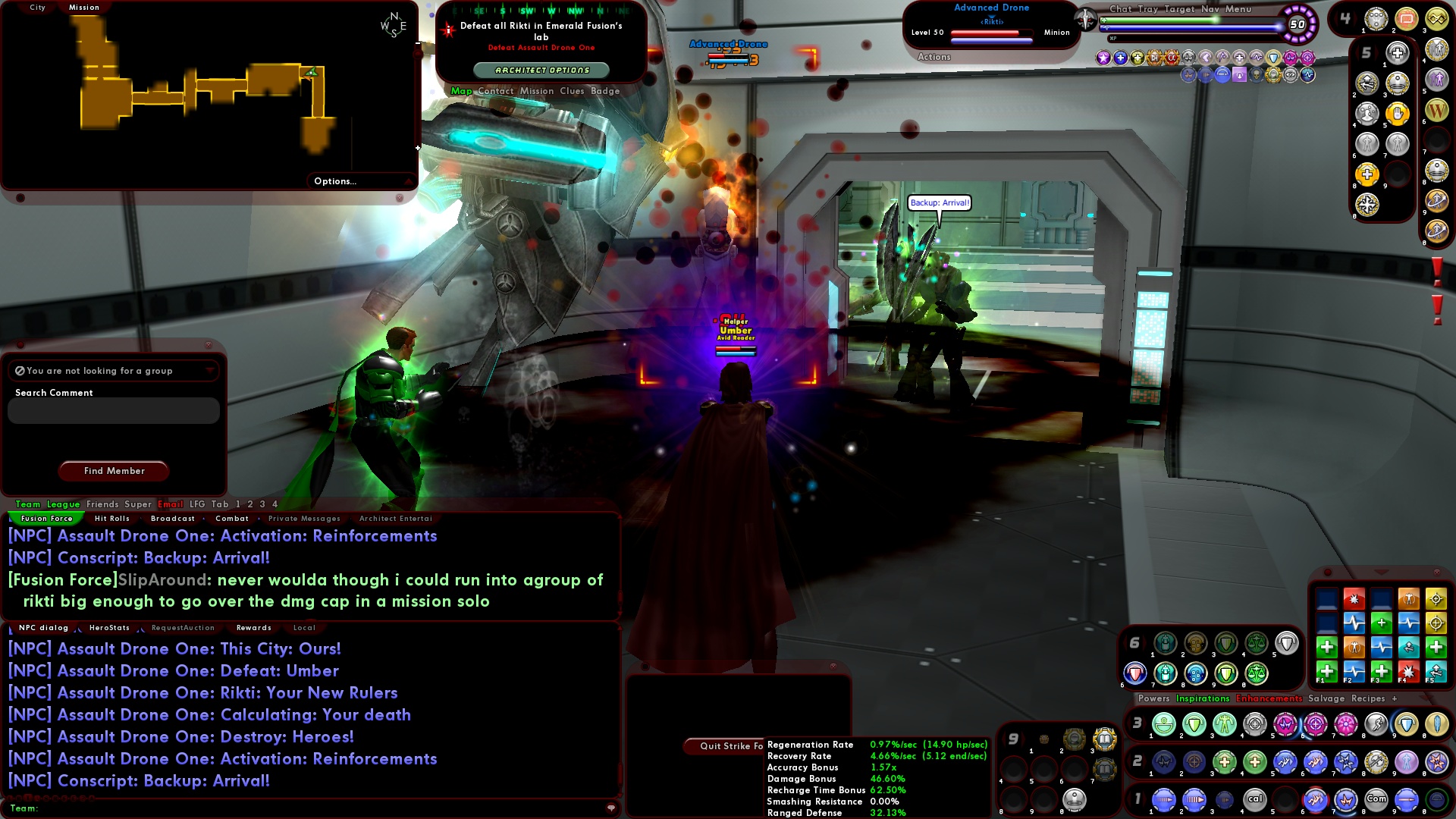
Task: Click inside the Search Comment field
Action: pyautogui.click(x=112, y=410)
